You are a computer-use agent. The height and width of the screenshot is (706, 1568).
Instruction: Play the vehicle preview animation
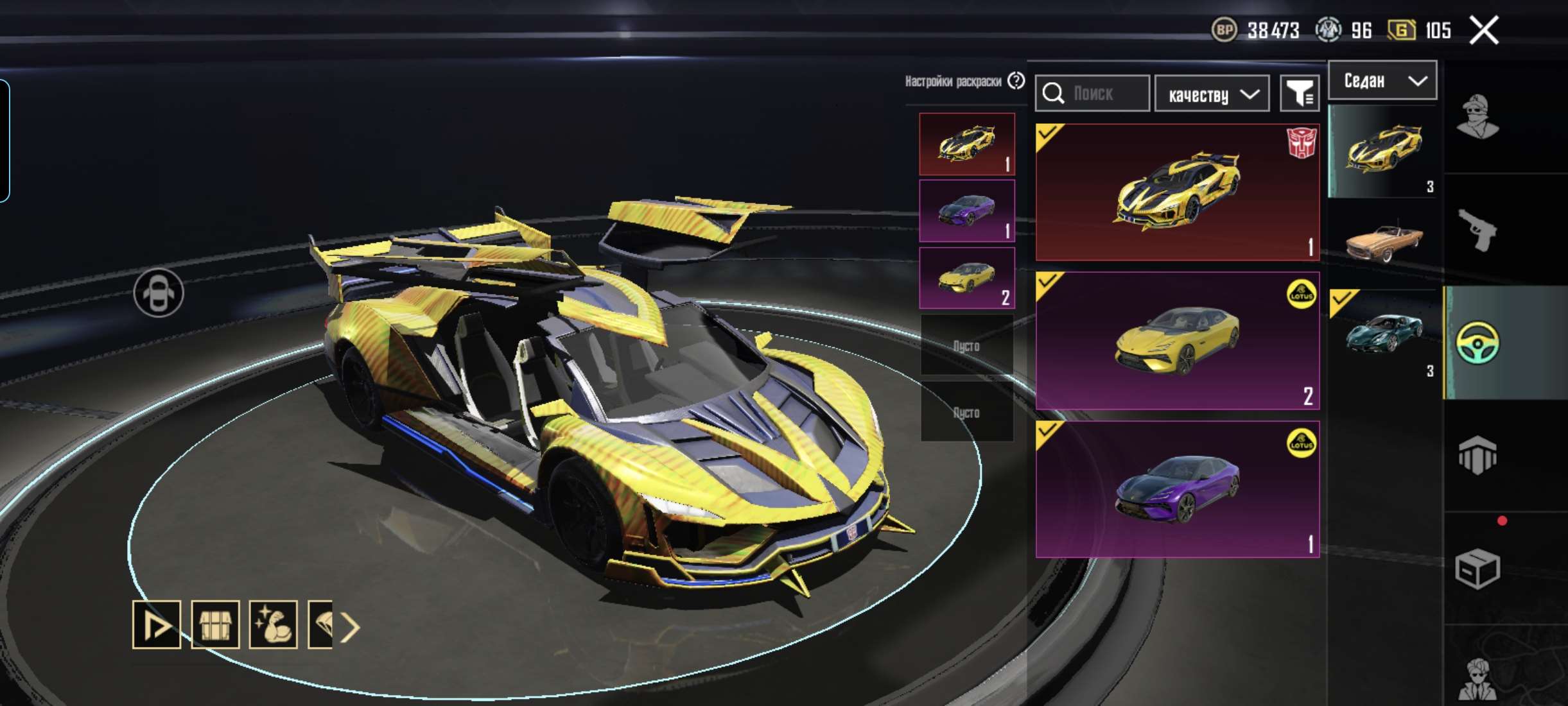pyautogui.click(x=157, y=625)
